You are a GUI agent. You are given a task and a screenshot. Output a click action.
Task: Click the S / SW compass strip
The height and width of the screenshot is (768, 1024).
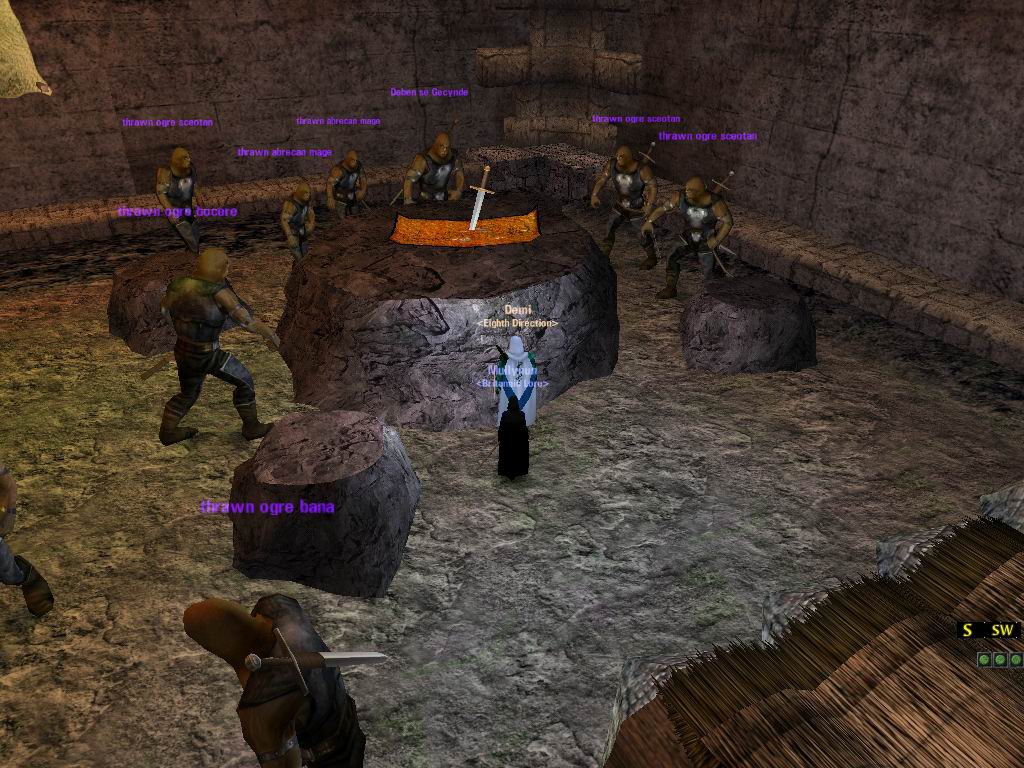[x=987, y=630]
